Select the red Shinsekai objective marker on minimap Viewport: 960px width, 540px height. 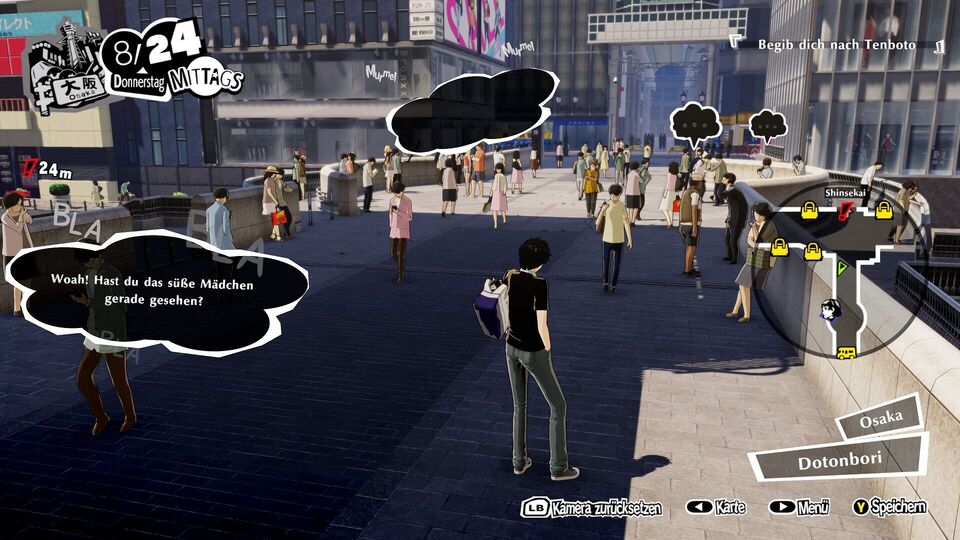[846, 210]
